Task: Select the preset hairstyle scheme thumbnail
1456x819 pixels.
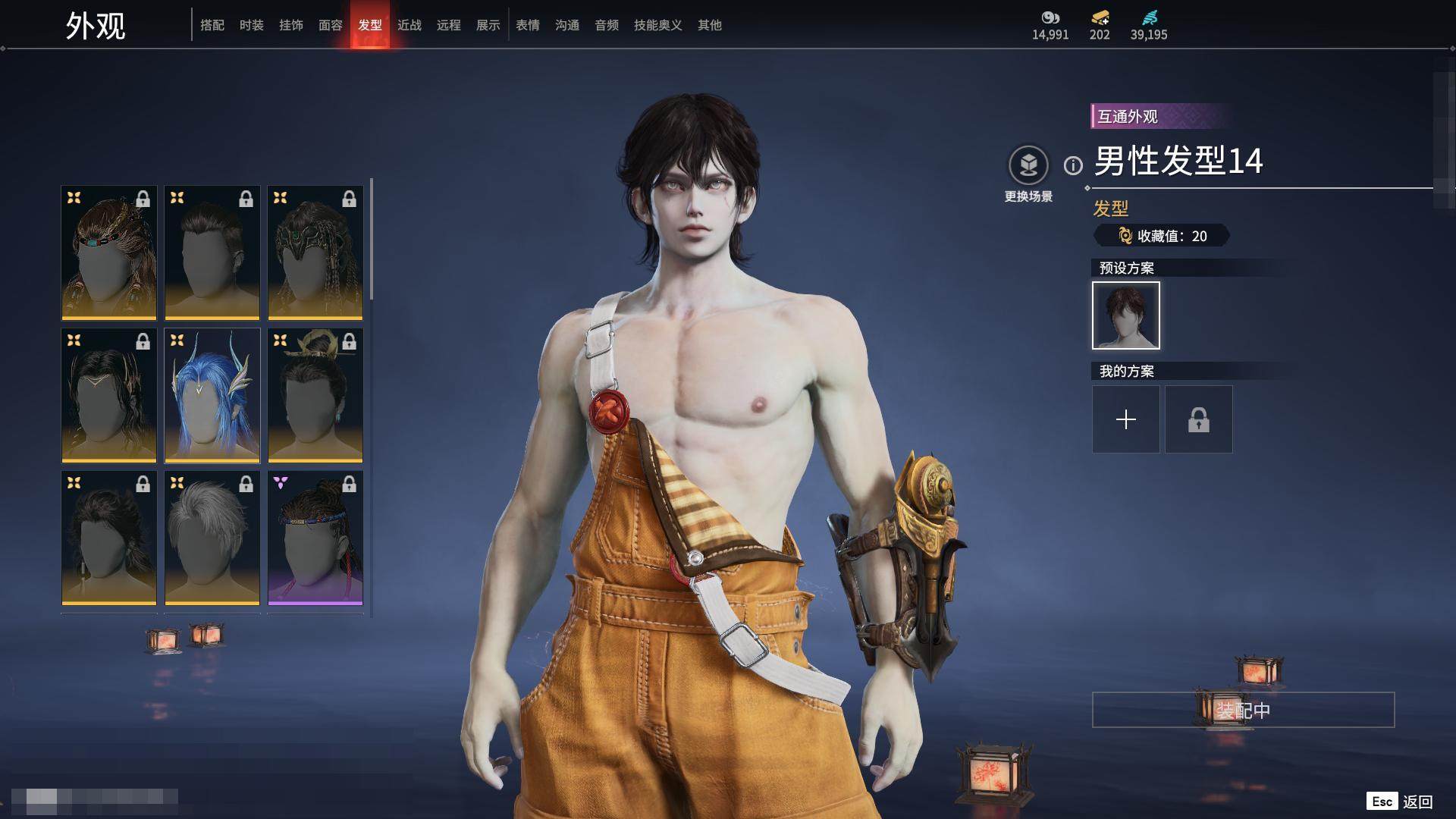Action: 1126,315
